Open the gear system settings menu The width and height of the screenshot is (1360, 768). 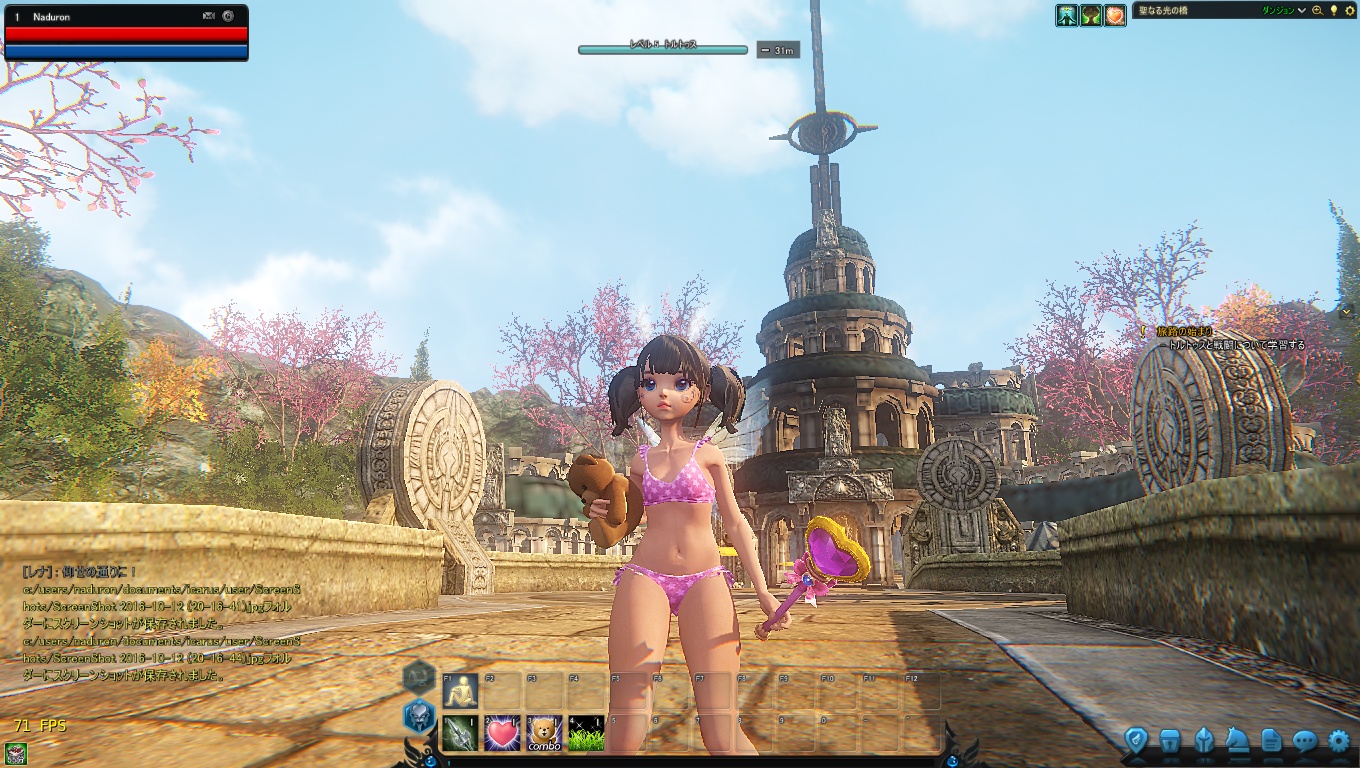pos(1339,740)
